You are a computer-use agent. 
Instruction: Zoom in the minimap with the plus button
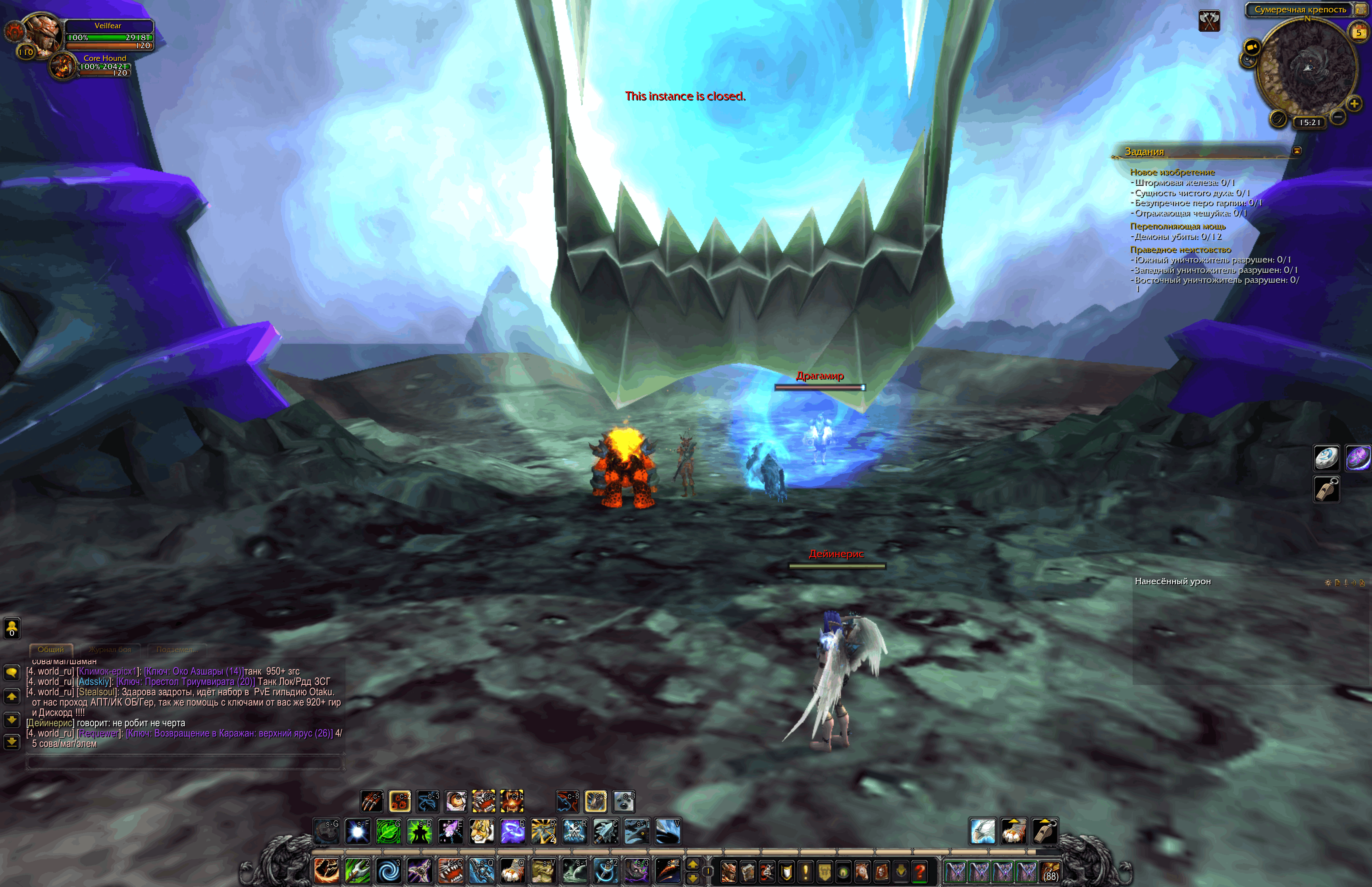pyautogui.click(x=1354, y=104)
